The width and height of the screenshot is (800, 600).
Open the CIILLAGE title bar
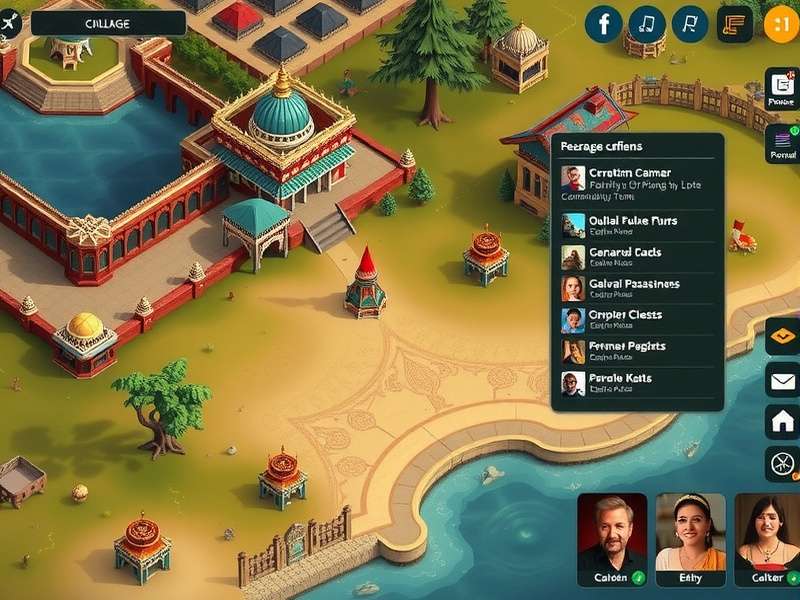click(x=108, y=23)
